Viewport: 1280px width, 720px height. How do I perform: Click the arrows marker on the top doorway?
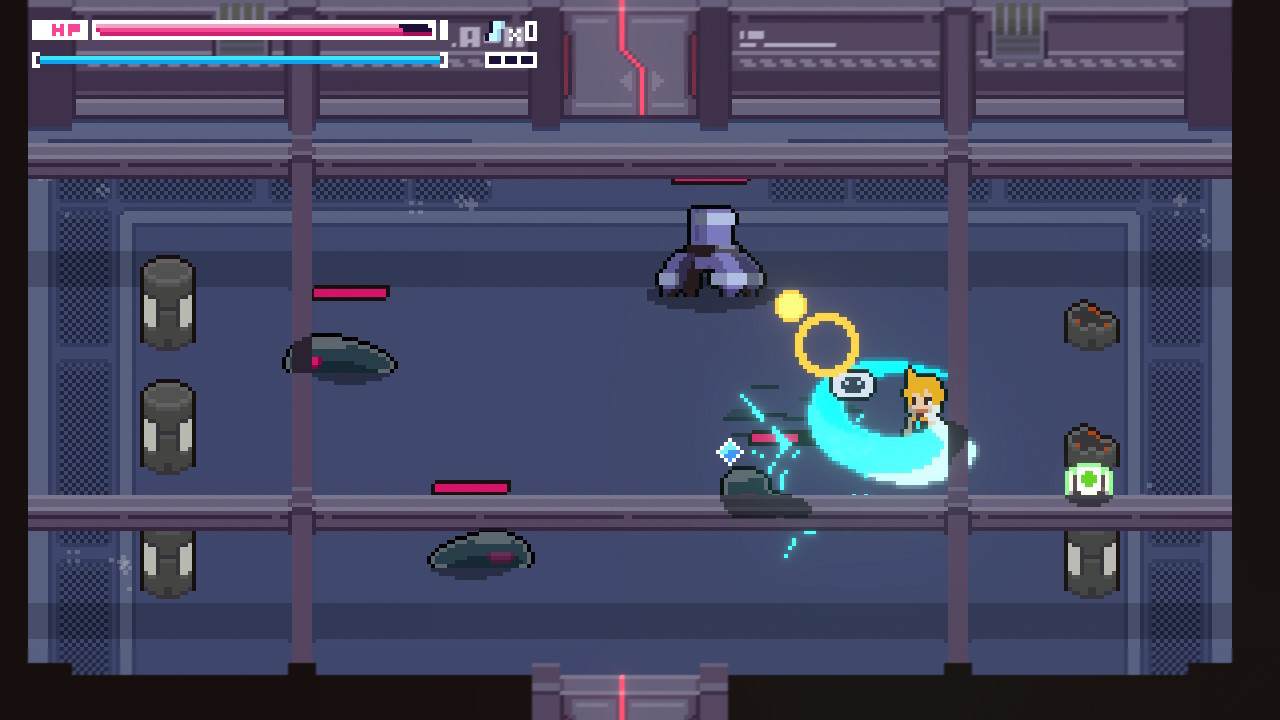640,82
